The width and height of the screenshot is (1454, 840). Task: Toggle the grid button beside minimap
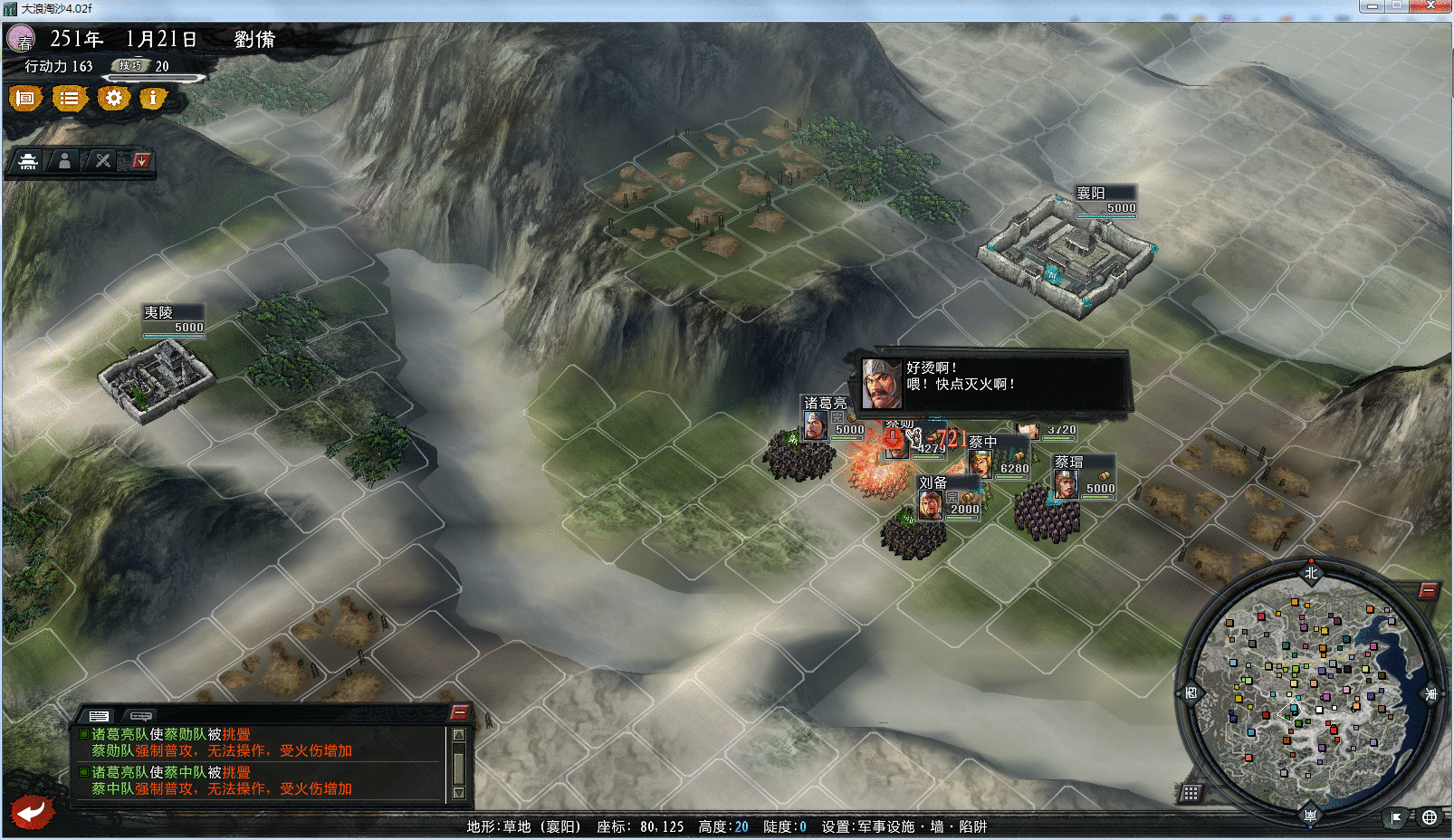(1191, 794)
